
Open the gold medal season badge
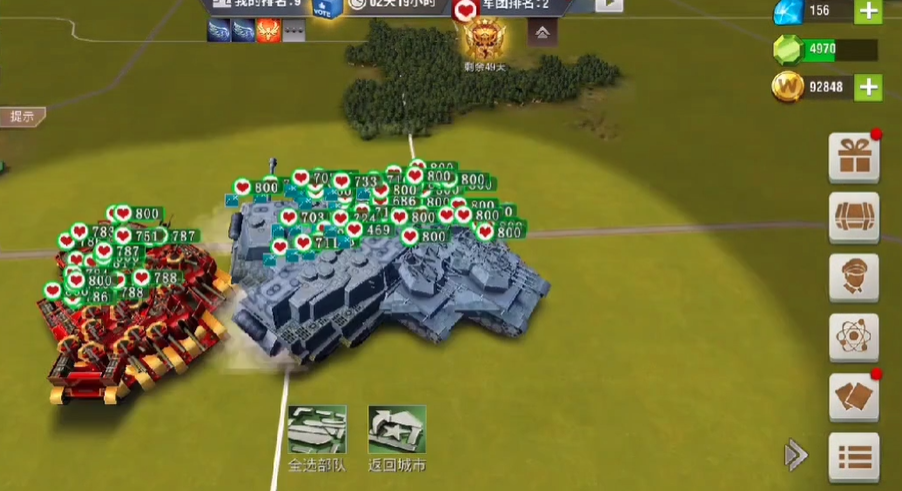tap(486, 39)
